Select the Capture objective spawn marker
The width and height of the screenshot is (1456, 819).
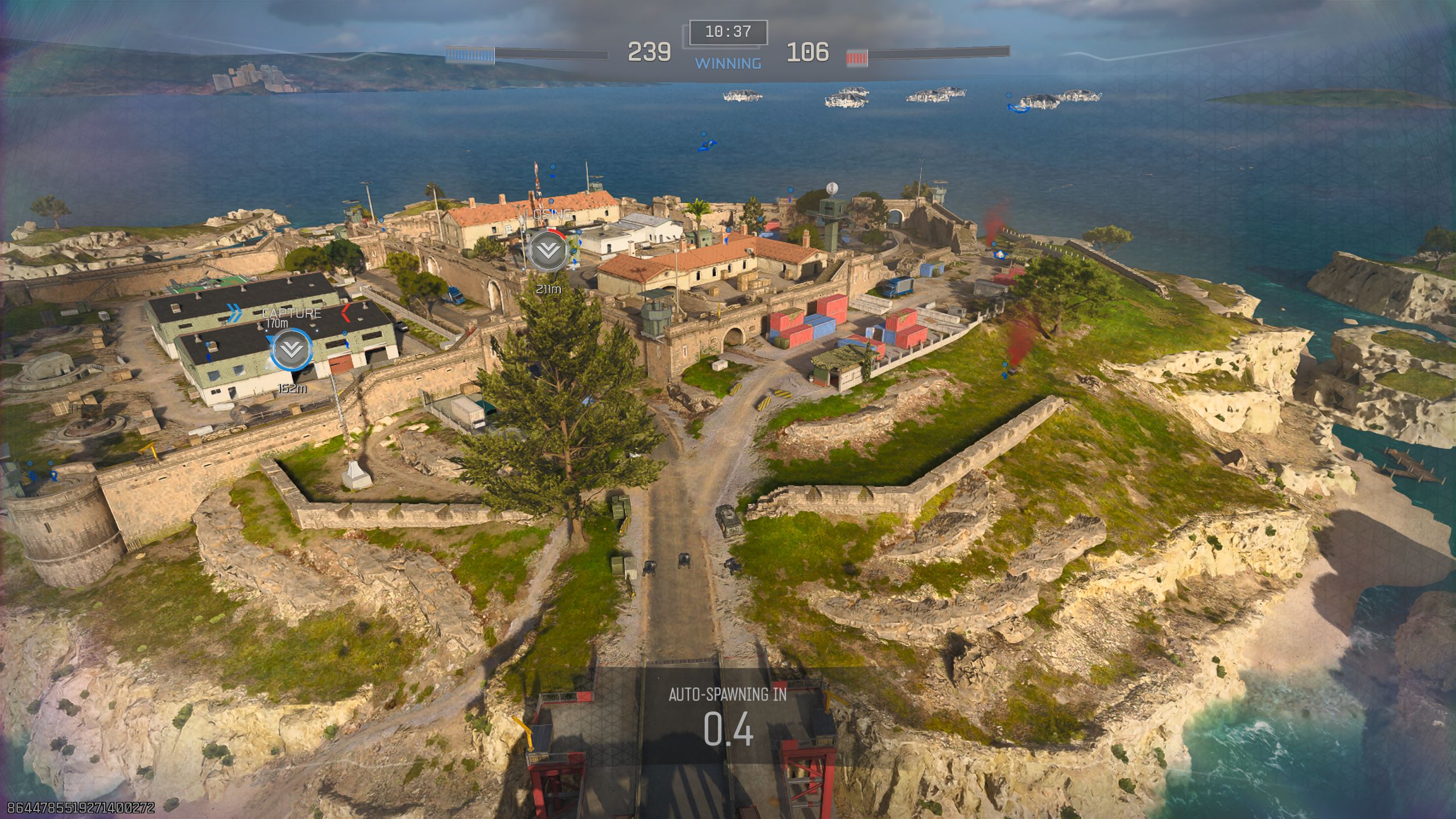[292, 350]
